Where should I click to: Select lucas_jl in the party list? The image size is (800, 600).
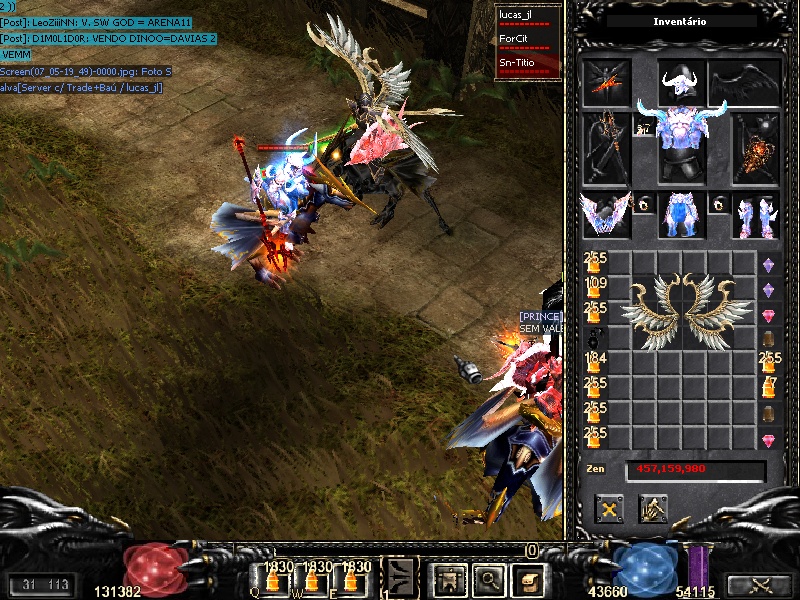pyautogui.click(x=518, y=15)
